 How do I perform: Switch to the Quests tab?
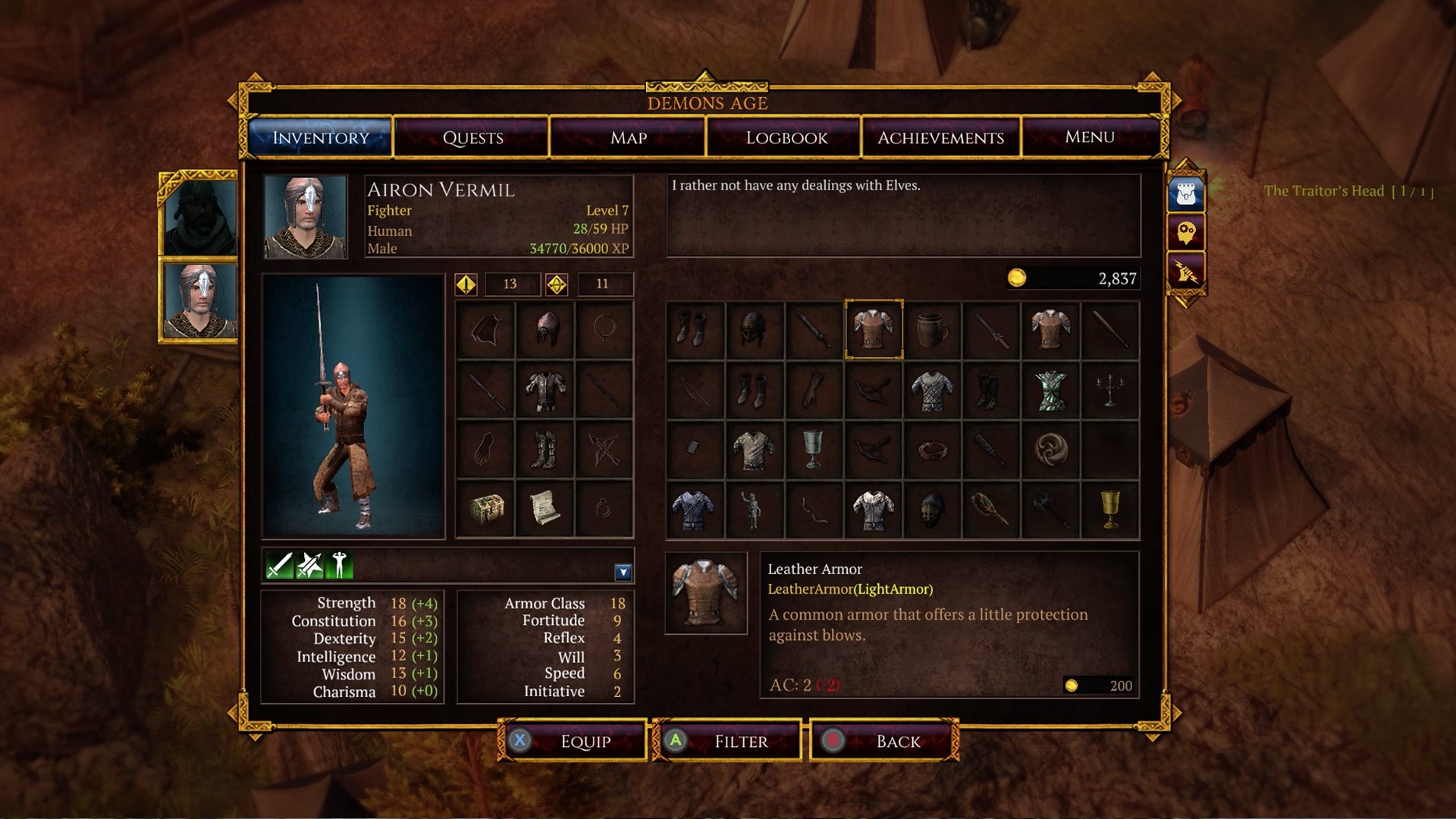tap(472, 137)
